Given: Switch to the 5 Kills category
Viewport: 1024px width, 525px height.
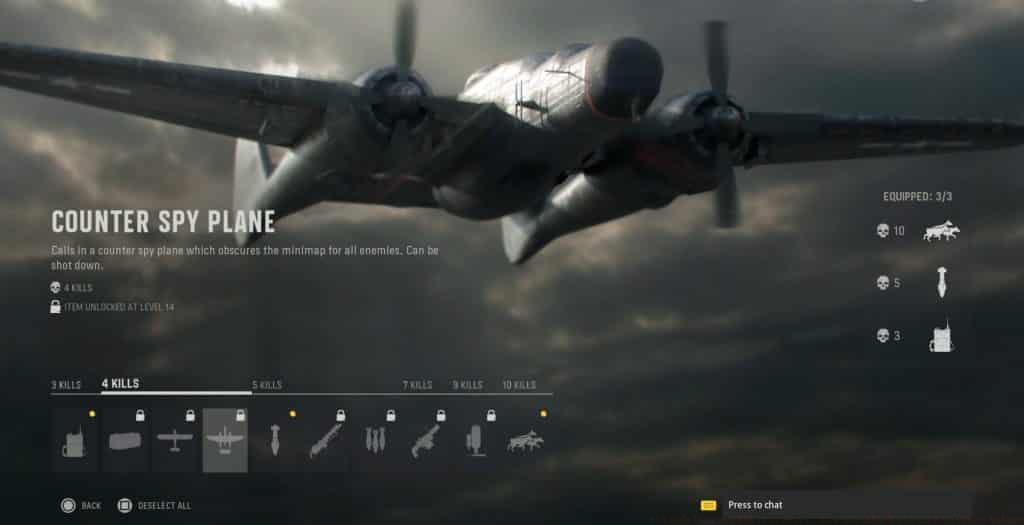Looking at the screenshot, I should [267, 385].
